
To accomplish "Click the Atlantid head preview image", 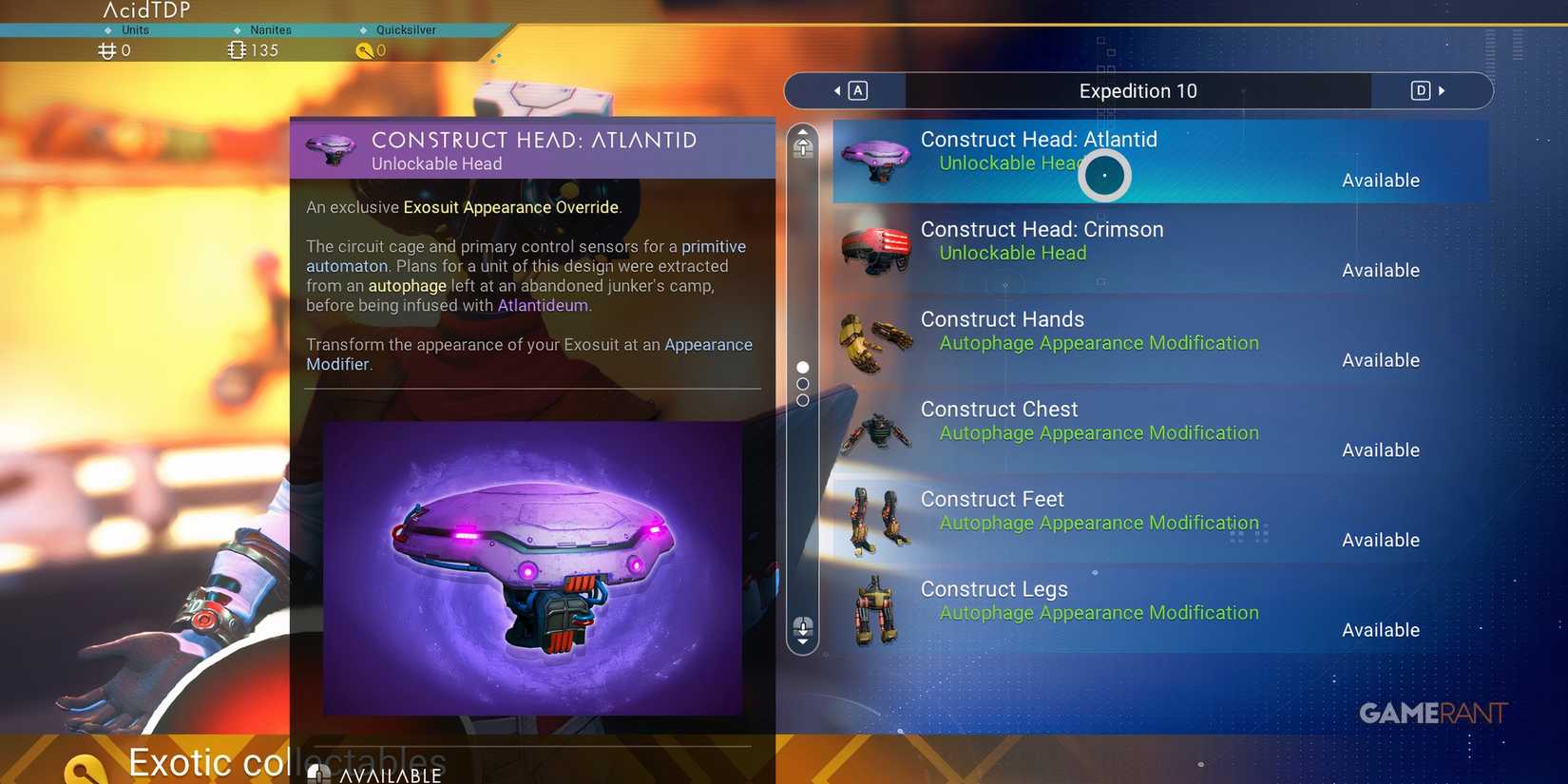I will click(532, 567).
